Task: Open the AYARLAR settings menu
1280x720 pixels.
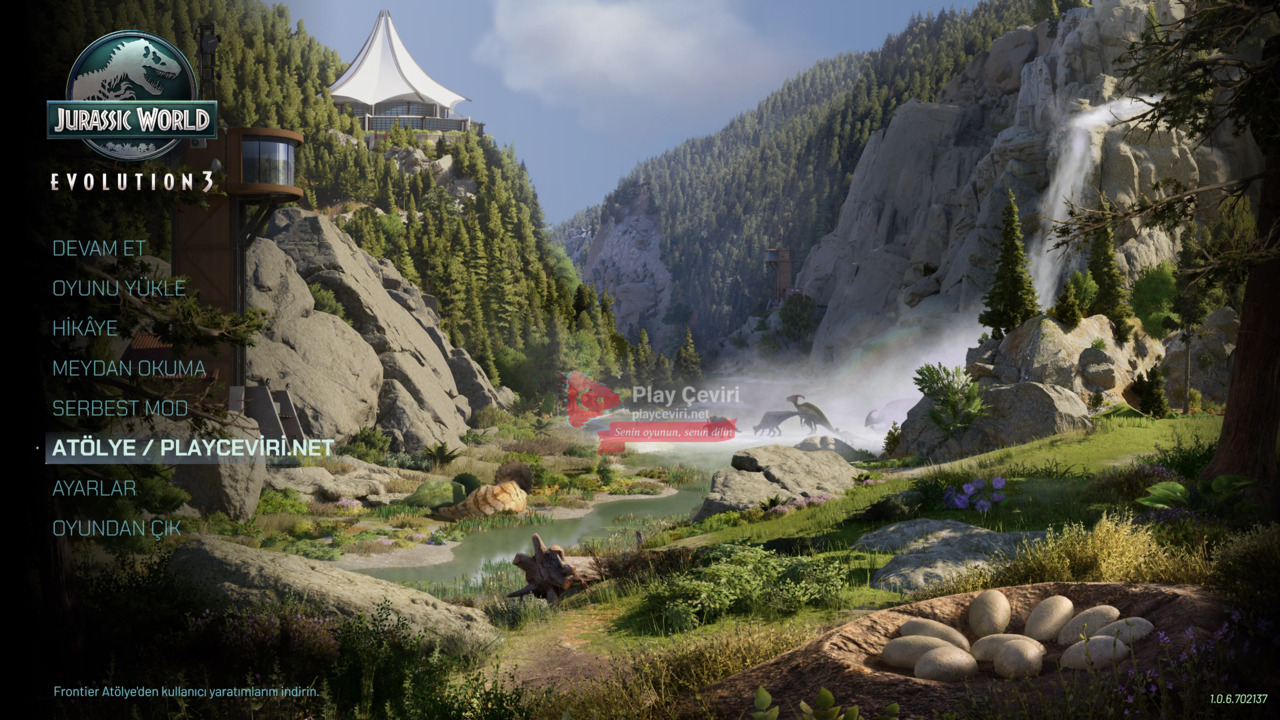Action: [94, 488]
